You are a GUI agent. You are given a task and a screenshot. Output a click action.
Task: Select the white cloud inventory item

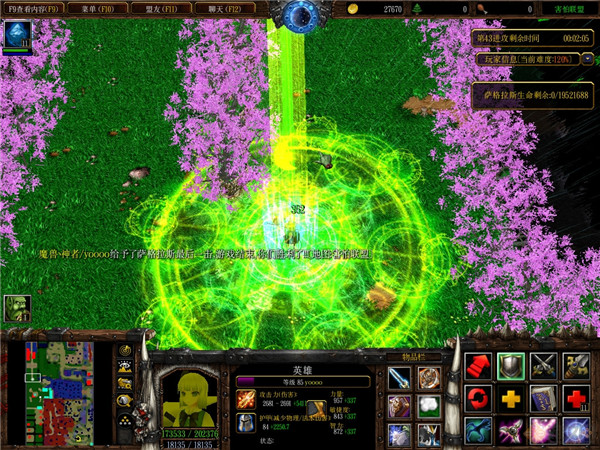coord(428,406)
